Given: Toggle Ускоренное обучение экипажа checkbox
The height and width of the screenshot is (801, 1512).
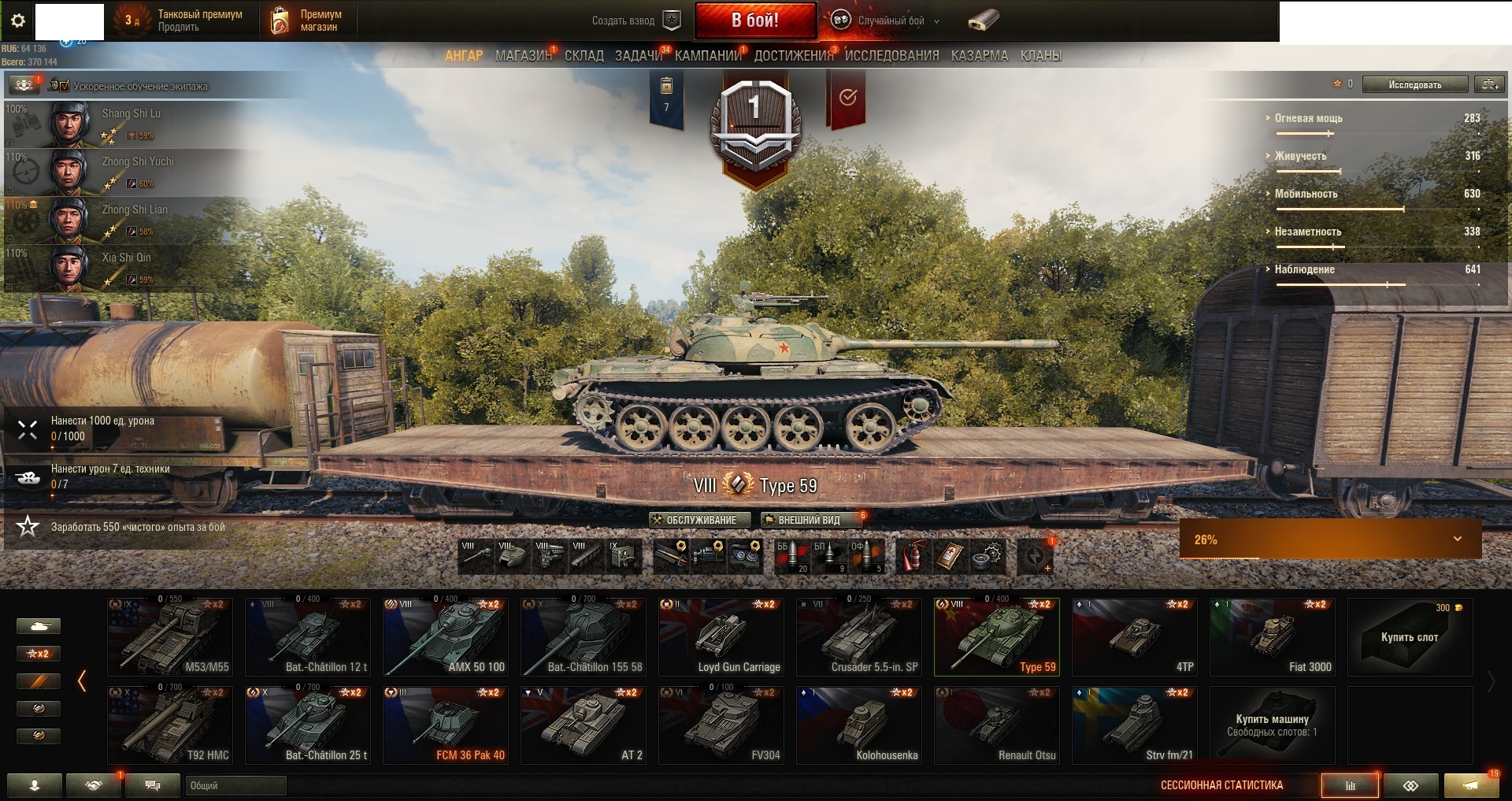Looking at the screenshot, I should [x=65, y=86].
